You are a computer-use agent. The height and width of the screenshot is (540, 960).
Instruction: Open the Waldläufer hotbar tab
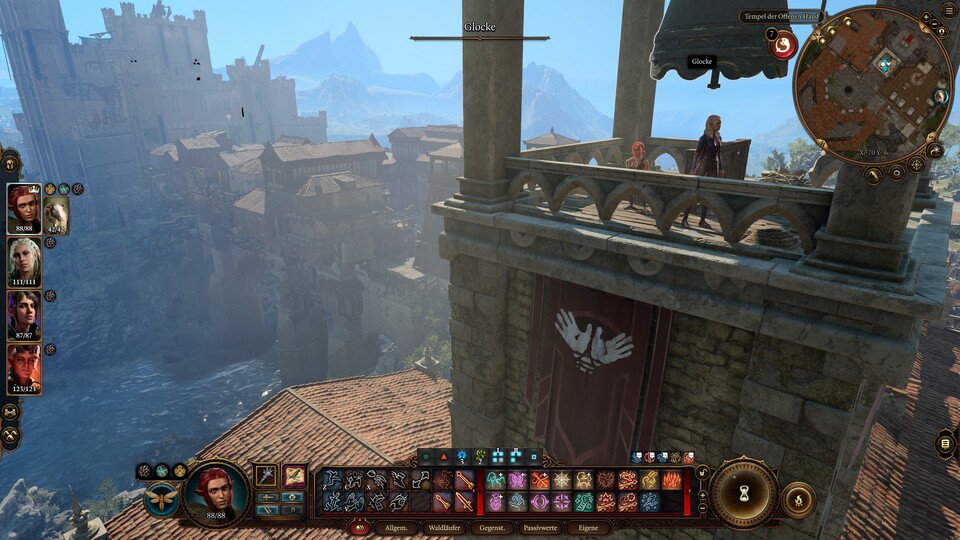point(443,528)
